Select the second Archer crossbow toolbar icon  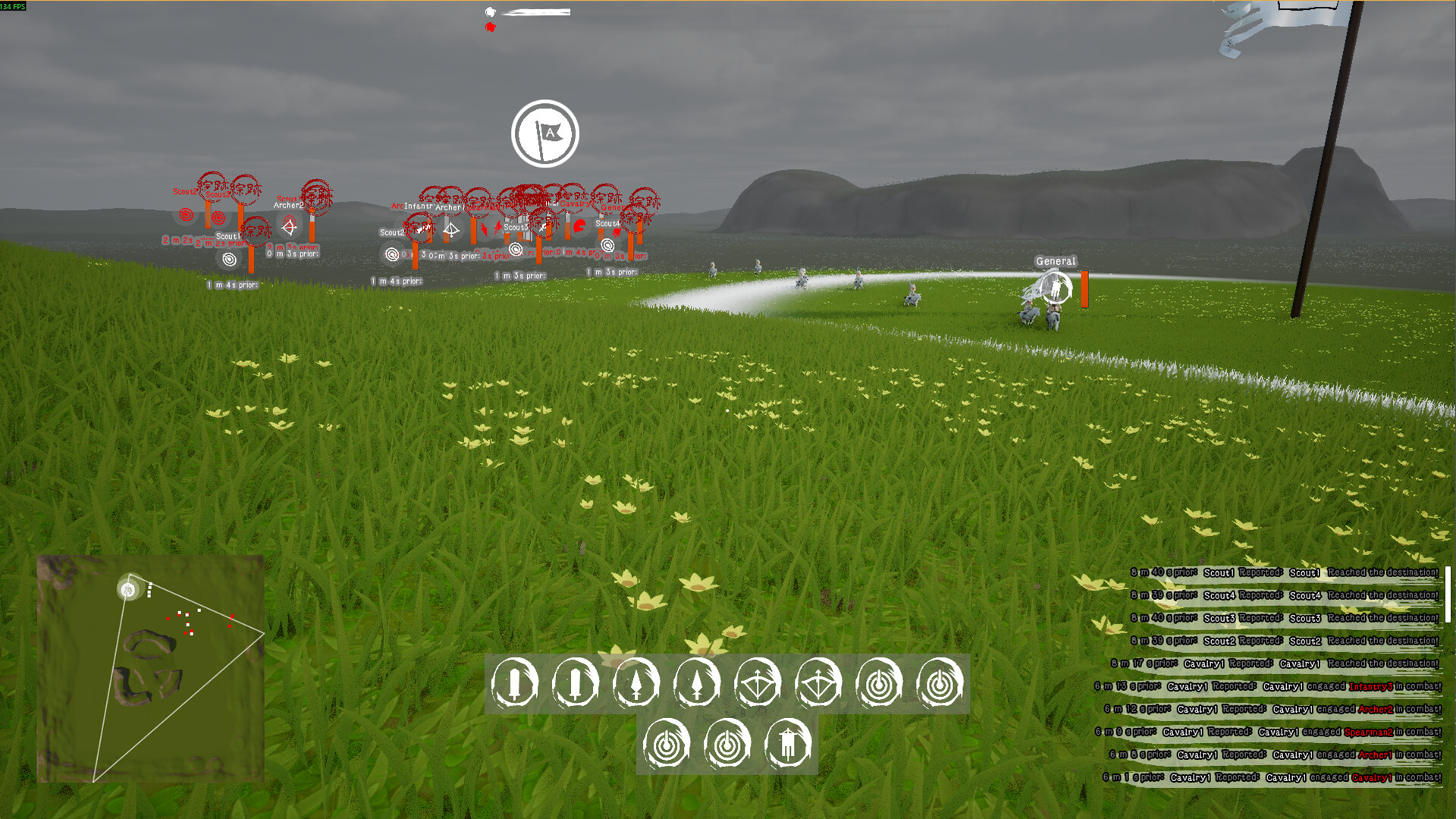click(x=819, y=682)
